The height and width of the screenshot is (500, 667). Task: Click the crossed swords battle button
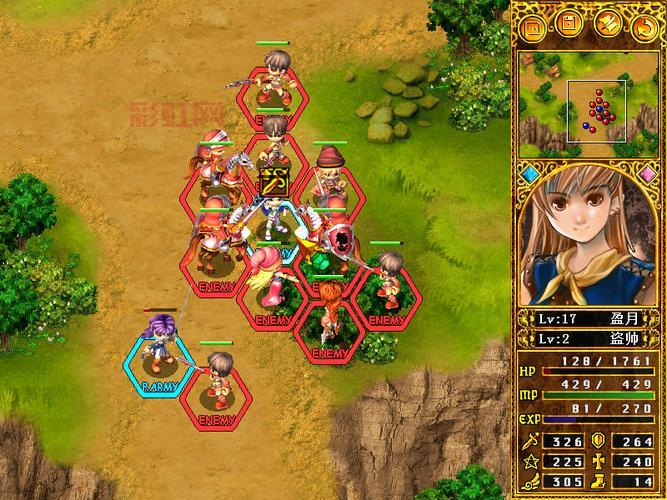[x=606, y=23]
